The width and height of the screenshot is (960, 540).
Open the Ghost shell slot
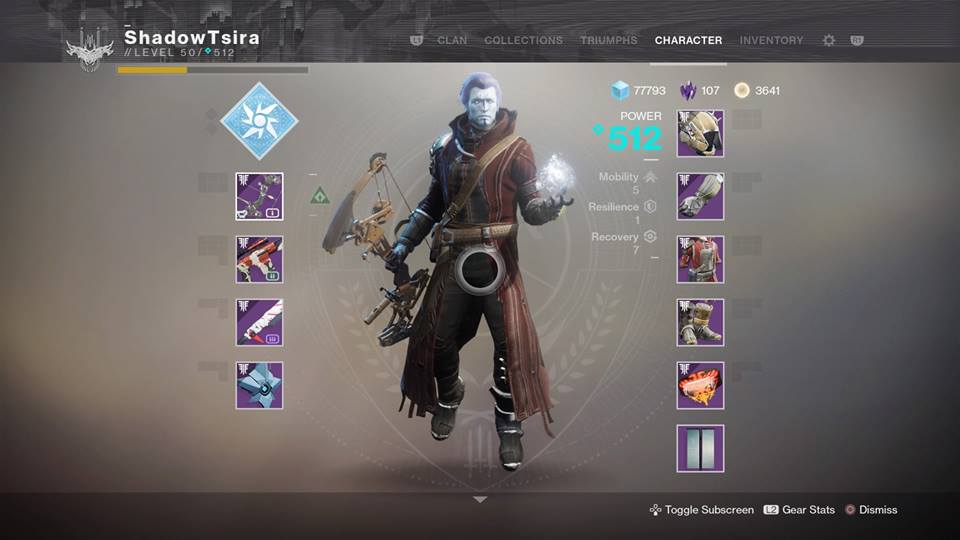point(259,385)
